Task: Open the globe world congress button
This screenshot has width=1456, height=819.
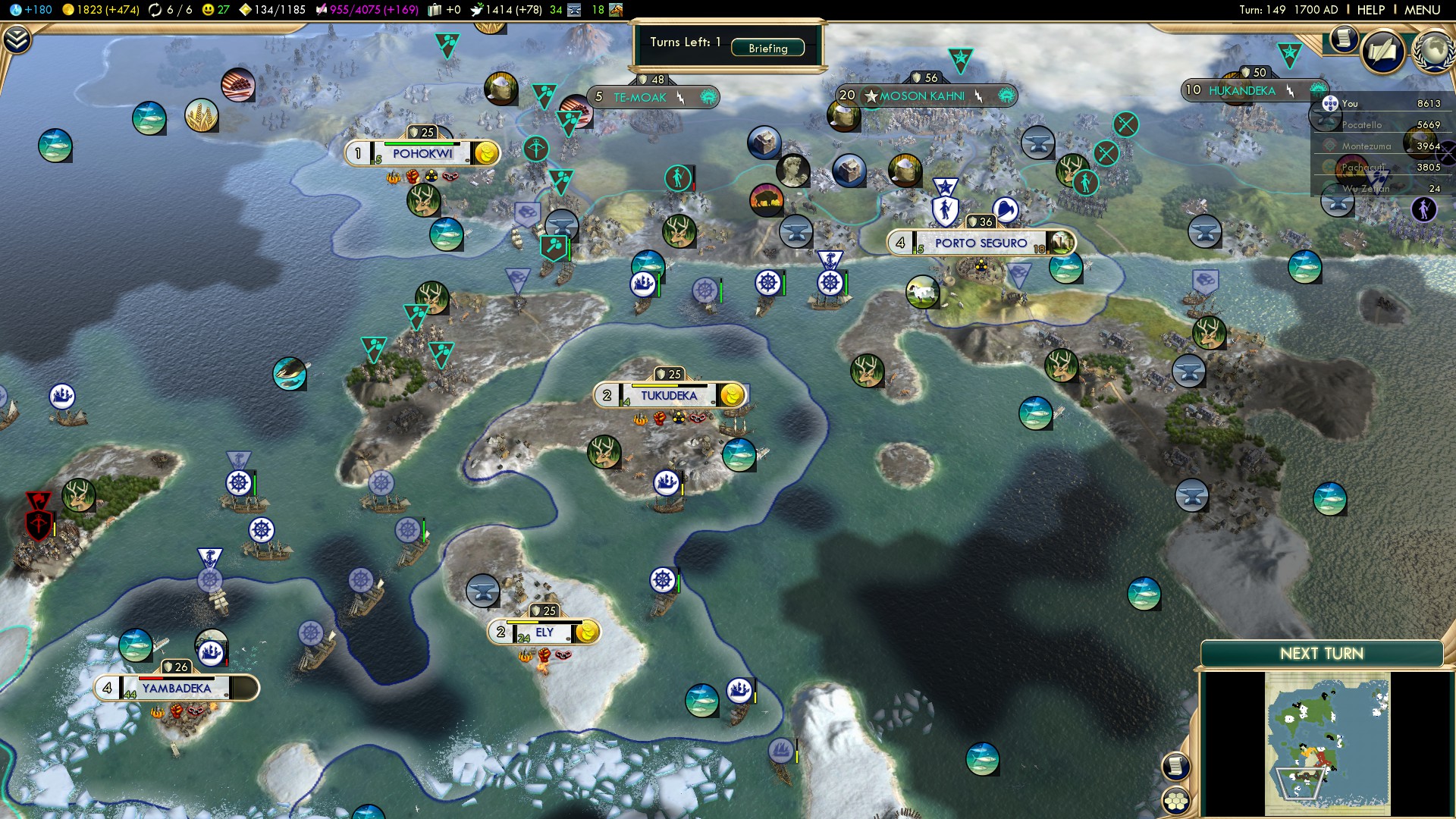Action: [1433, 52]
